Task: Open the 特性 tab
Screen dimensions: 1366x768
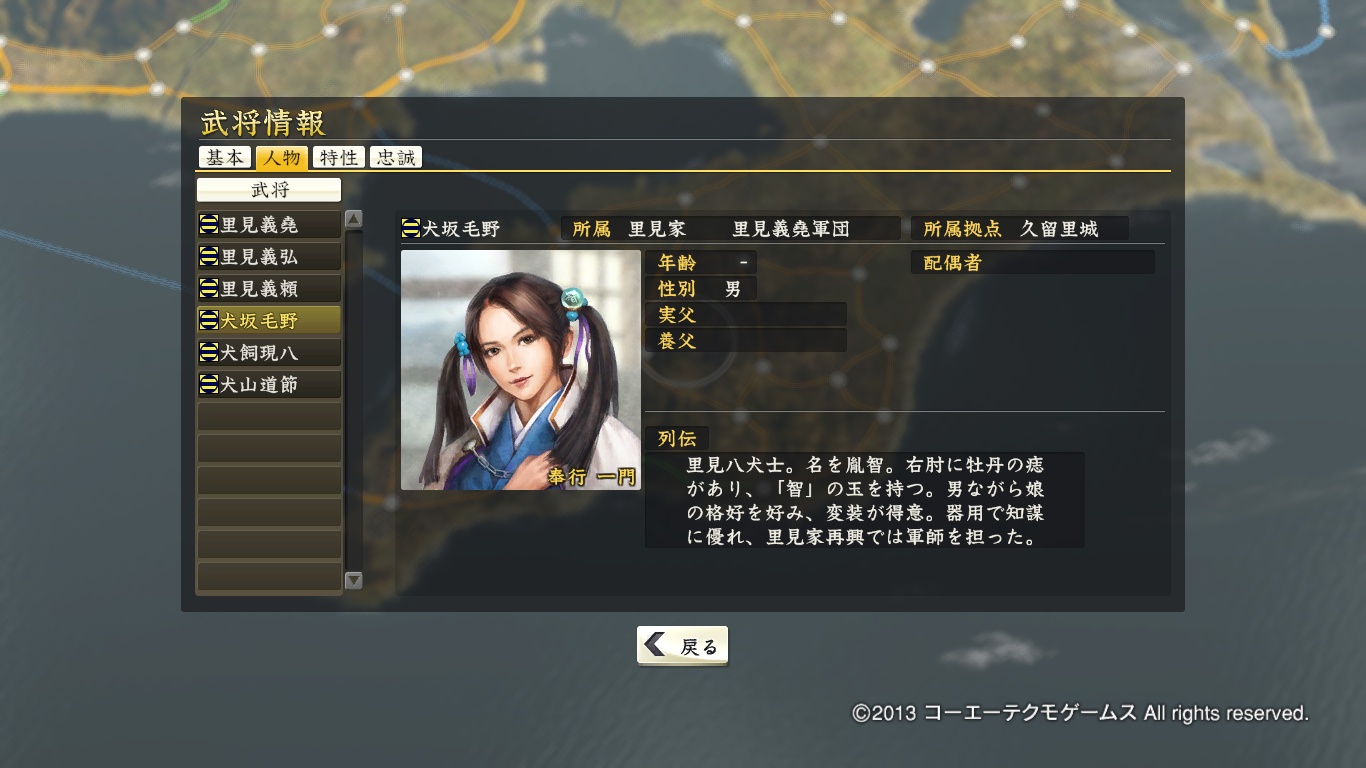Action: pos(339,158)
